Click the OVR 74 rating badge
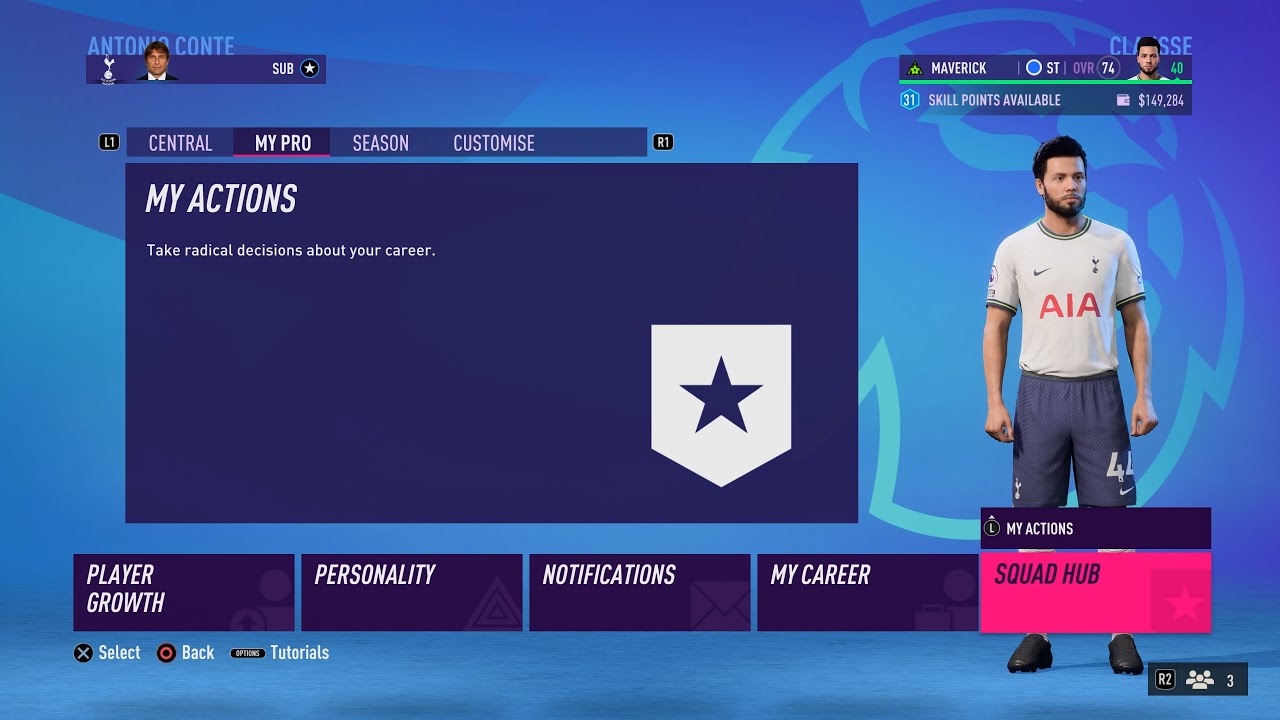Image resolution: width=1280 pixels, height=720 pixels. [1108, 68]
